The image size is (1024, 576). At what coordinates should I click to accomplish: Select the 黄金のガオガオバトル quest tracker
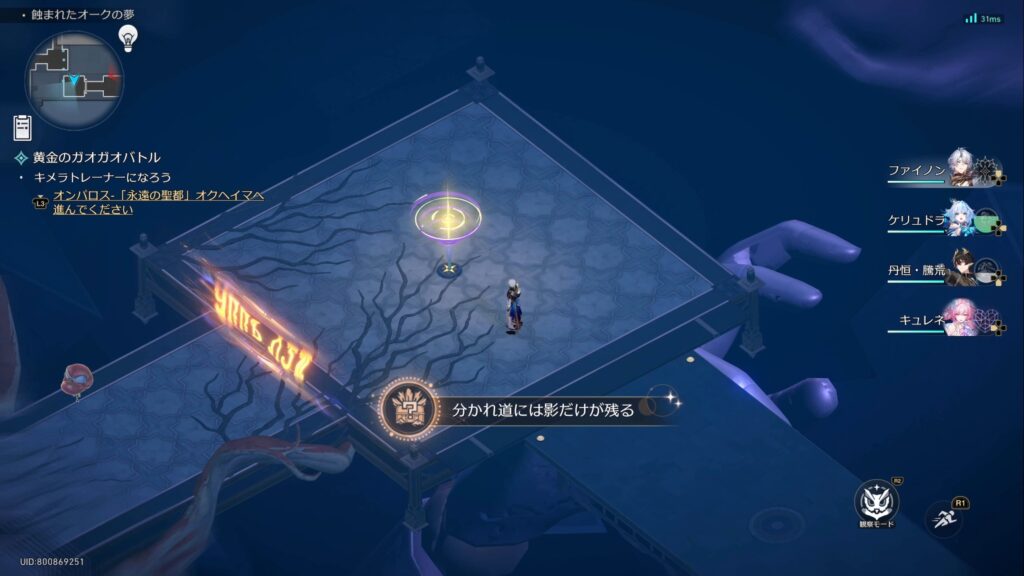[x=95, y=157]
